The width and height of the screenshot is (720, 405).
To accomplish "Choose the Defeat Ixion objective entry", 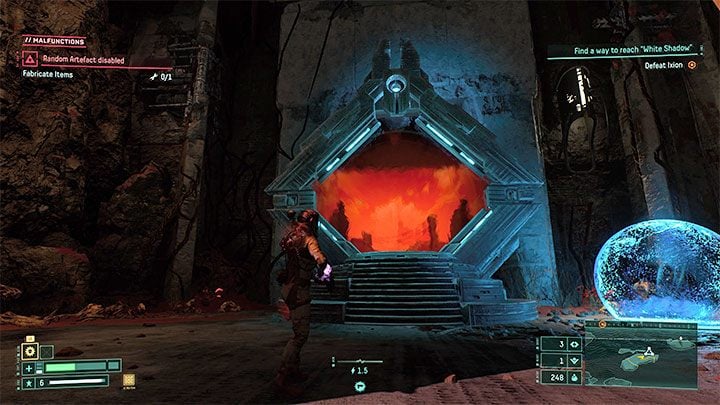I will coord(662,65).
